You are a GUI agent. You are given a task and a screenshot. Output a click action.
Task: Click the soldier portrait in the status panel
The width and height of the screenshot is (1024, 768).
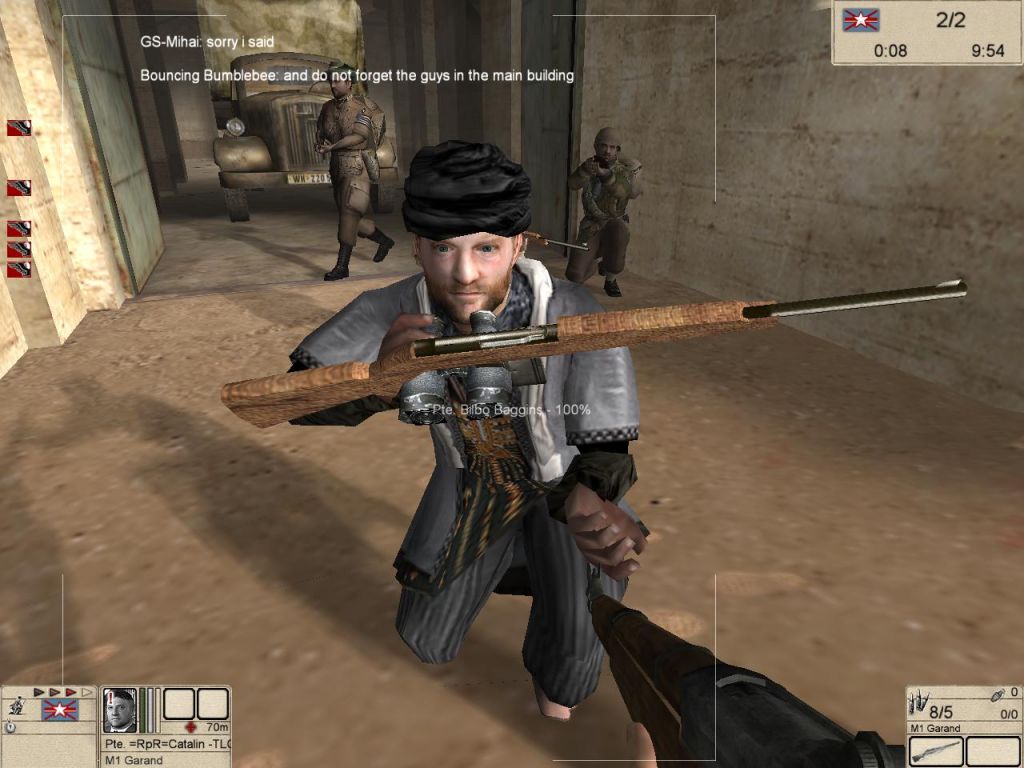[120, 710]
